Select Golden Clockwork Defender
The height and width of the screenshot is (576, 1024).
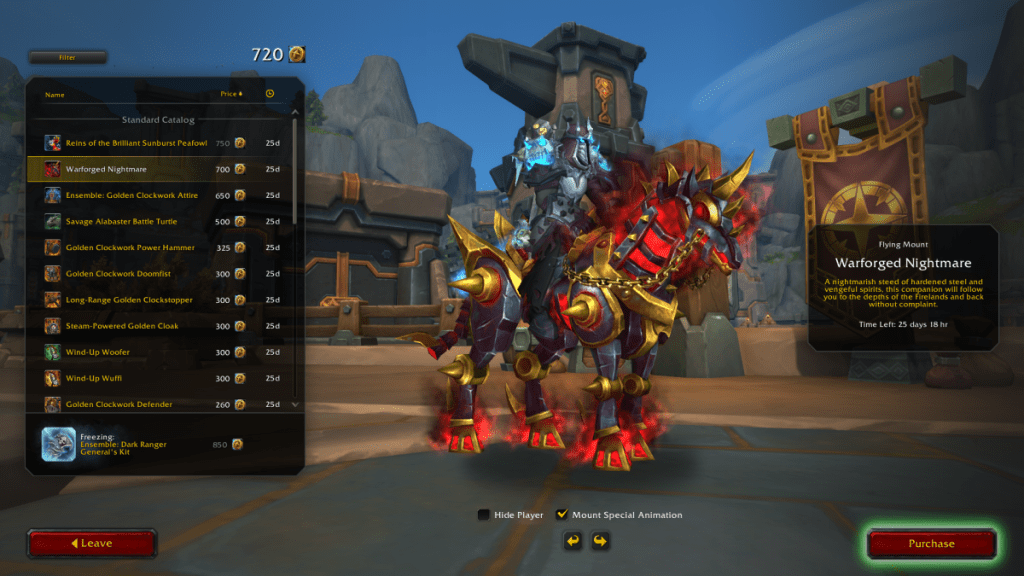(x=119, y=404)
